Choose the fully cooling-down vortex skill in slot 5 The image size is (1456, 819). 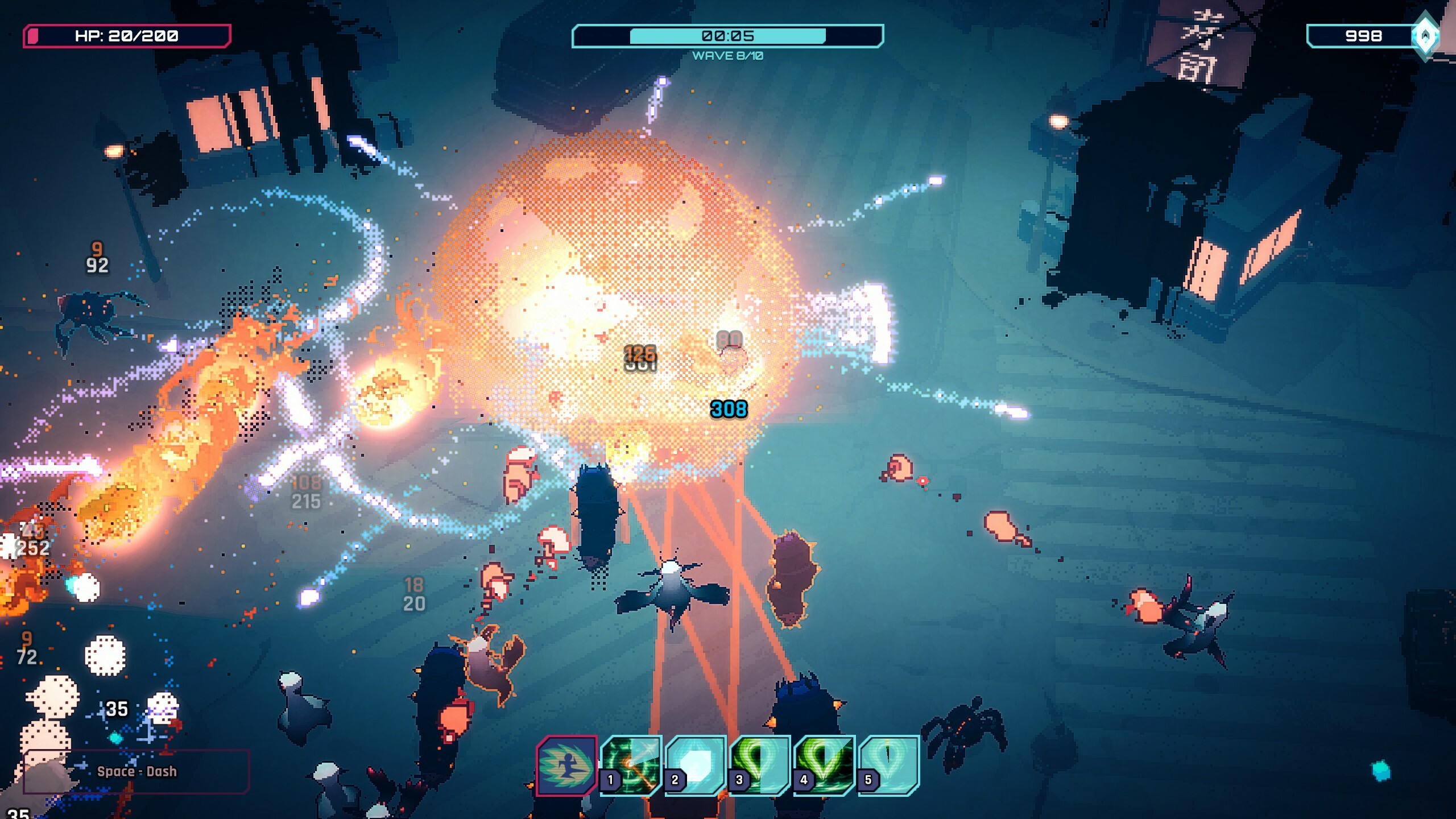pyautogui.click(x=889, y=765)
